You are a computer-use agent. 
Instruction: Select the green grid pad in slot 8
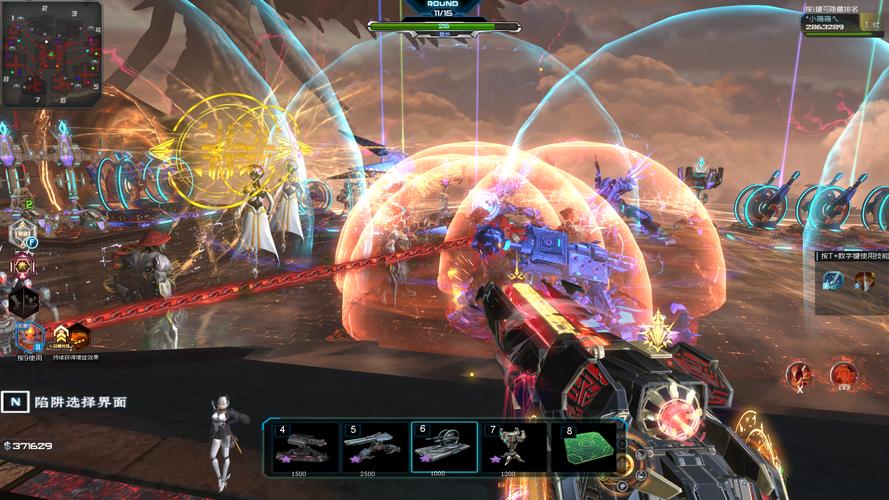582,447
